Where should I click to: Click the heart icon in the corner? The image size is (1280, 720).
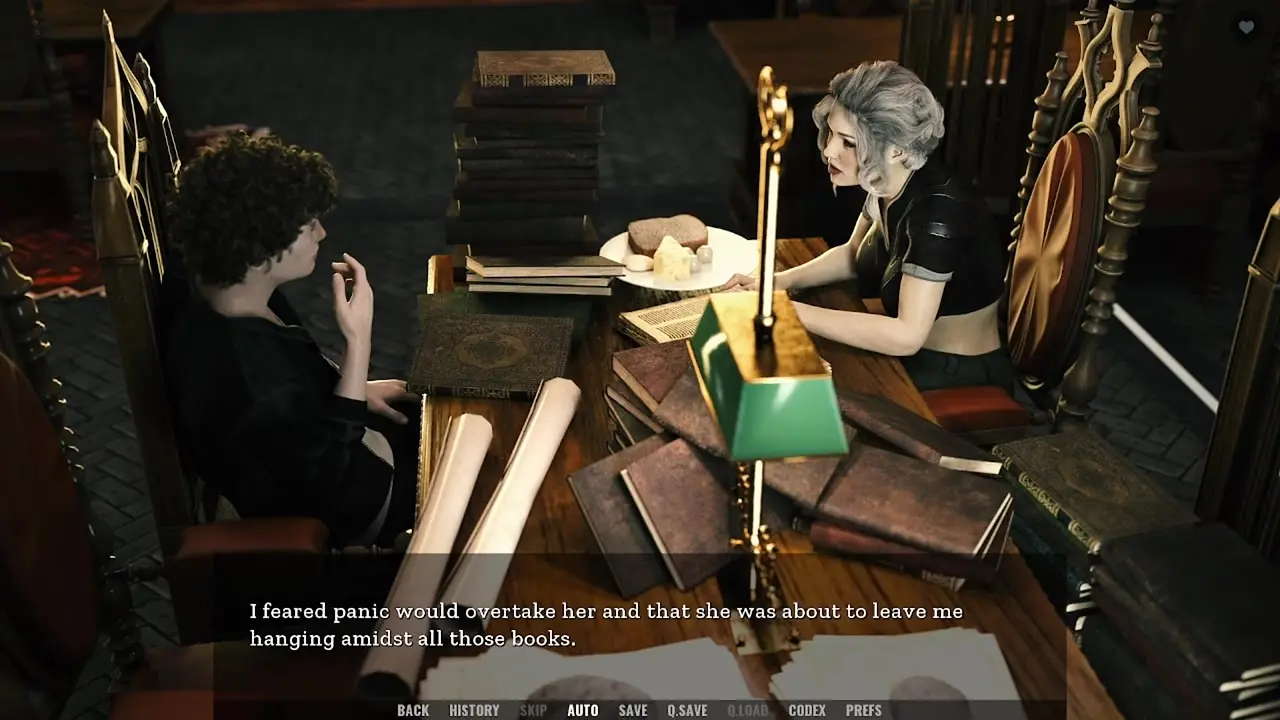point(1246,28)
